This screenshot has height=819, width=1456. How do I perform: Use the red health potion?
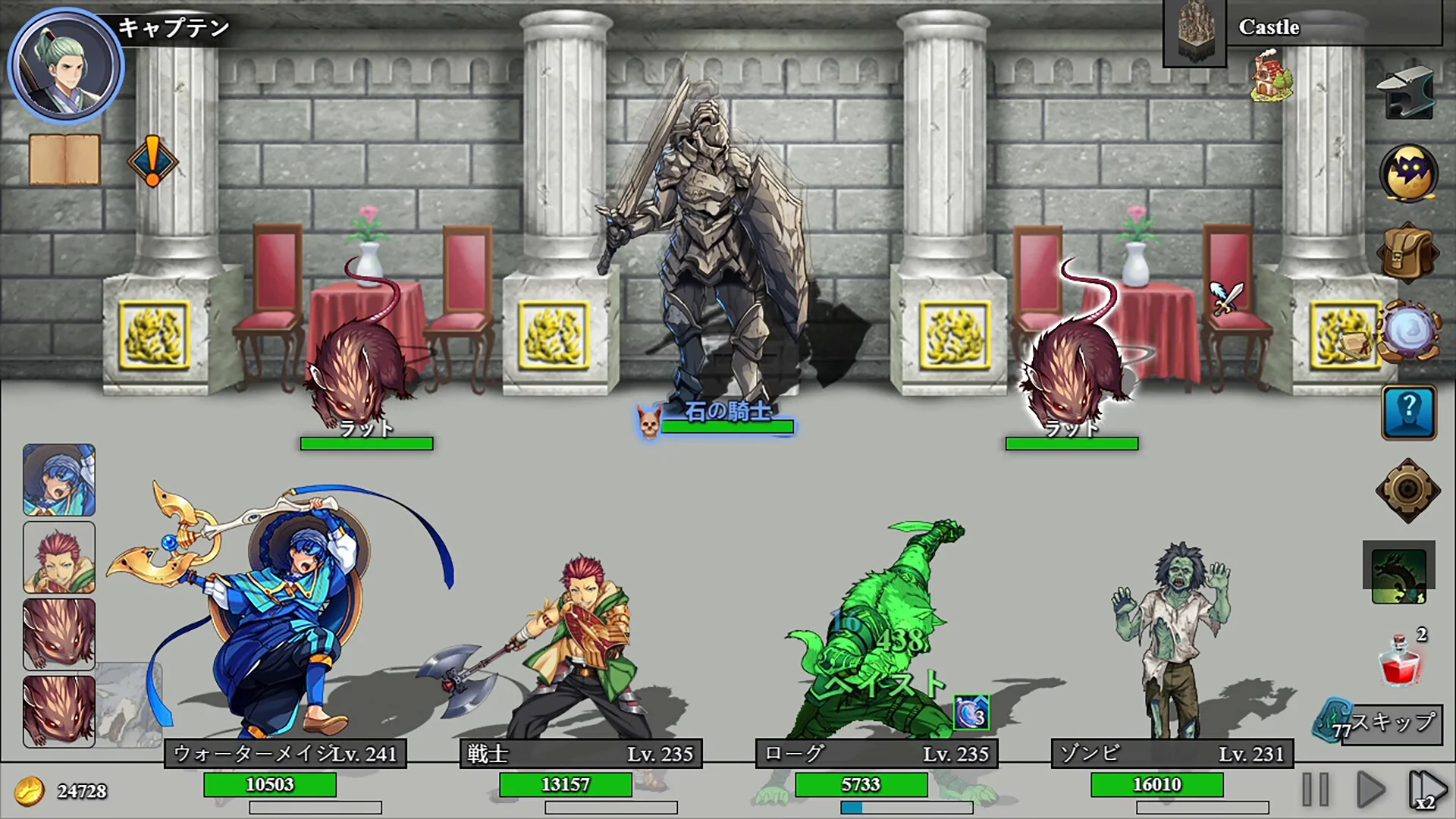click(1400, 658)
